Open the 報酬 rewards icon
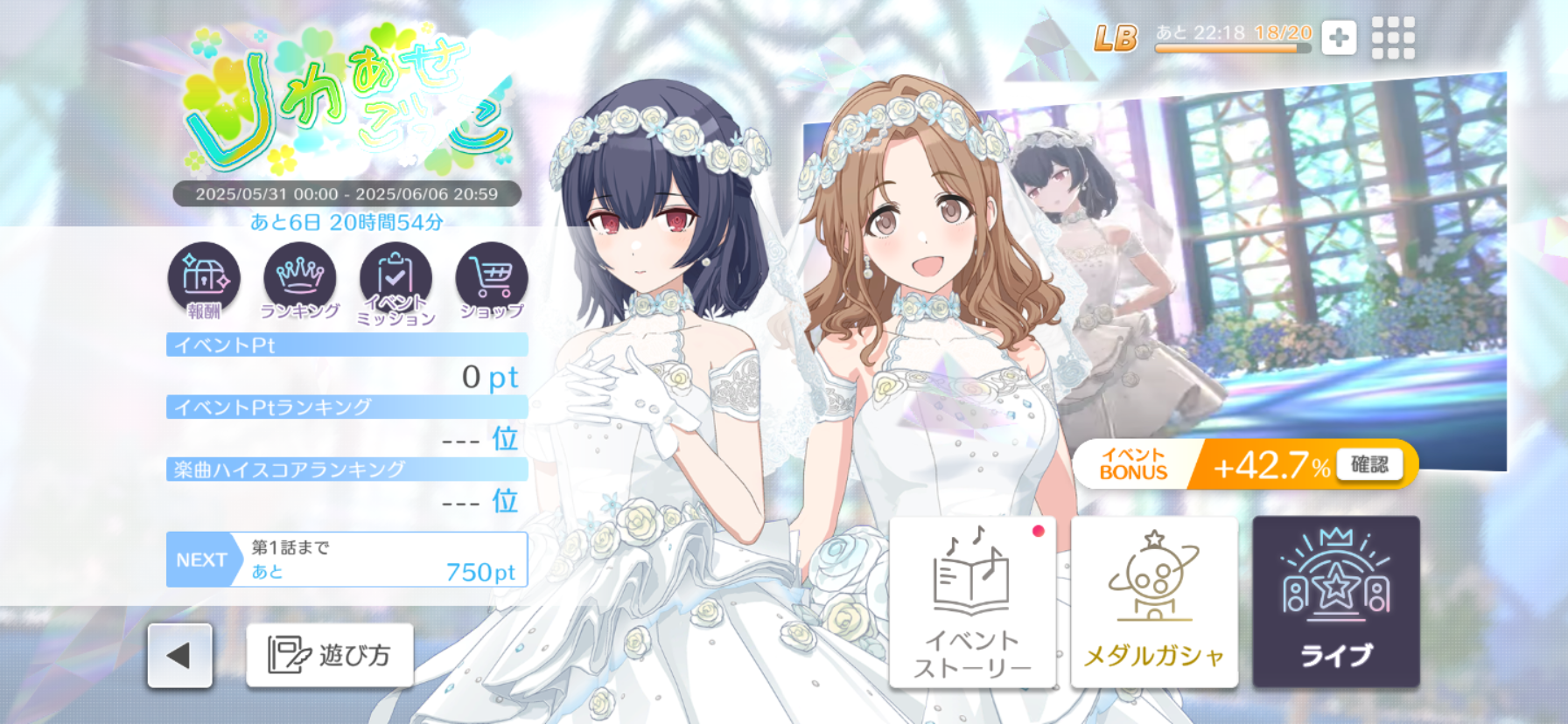This screenshot has height=724, width=1568. [204, 280]
